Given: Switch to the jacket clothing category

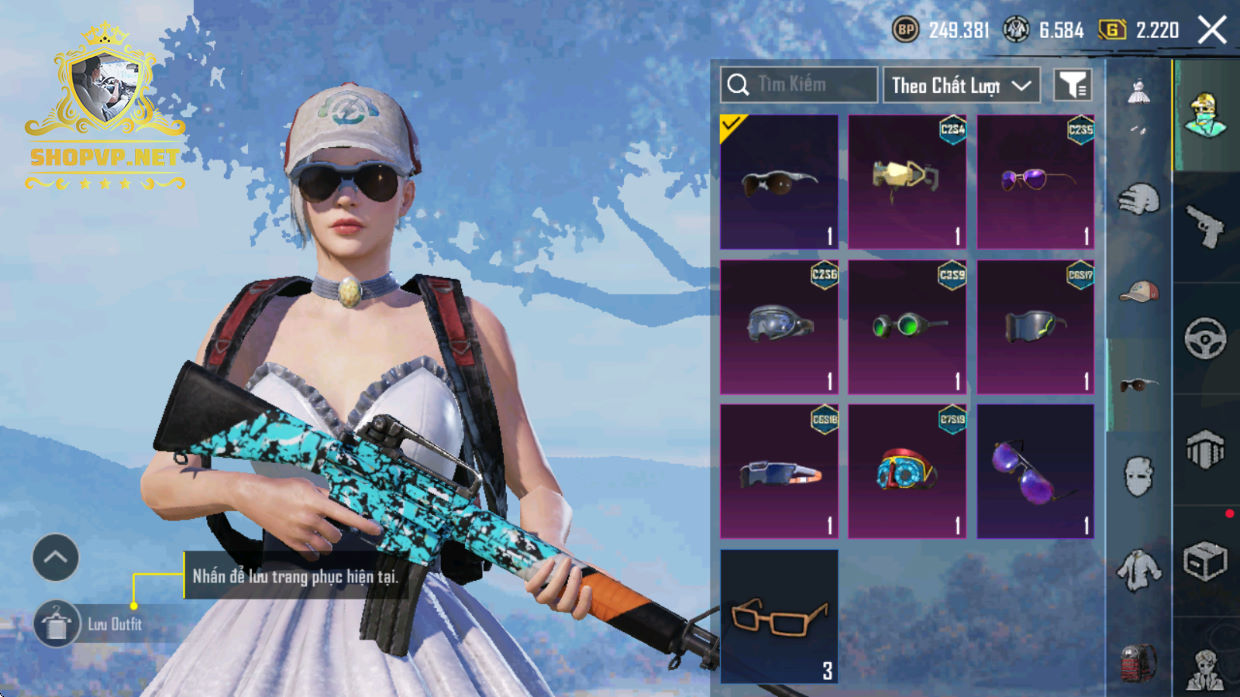Looking at the screenshot, I should (x=1138, y=568).
